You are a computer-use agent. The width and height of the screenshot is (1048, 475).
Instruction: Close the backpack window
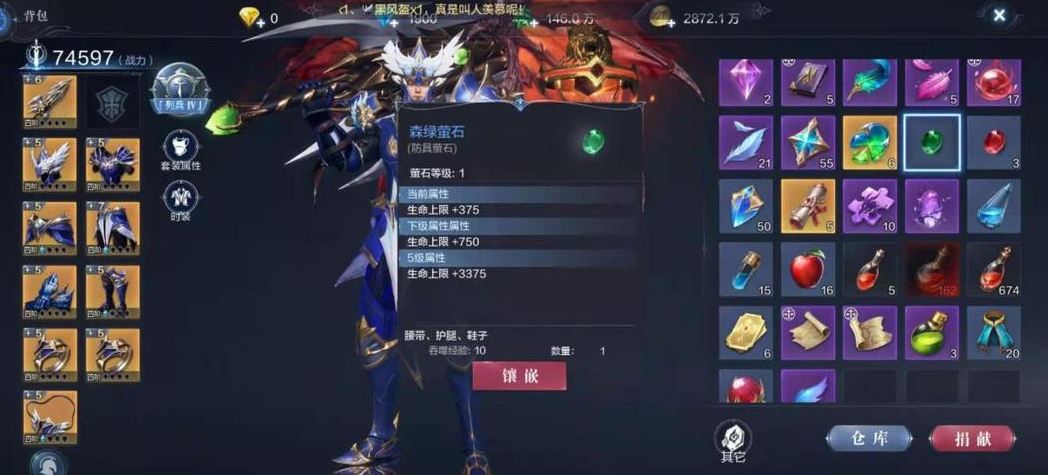[x=999, y=15]
